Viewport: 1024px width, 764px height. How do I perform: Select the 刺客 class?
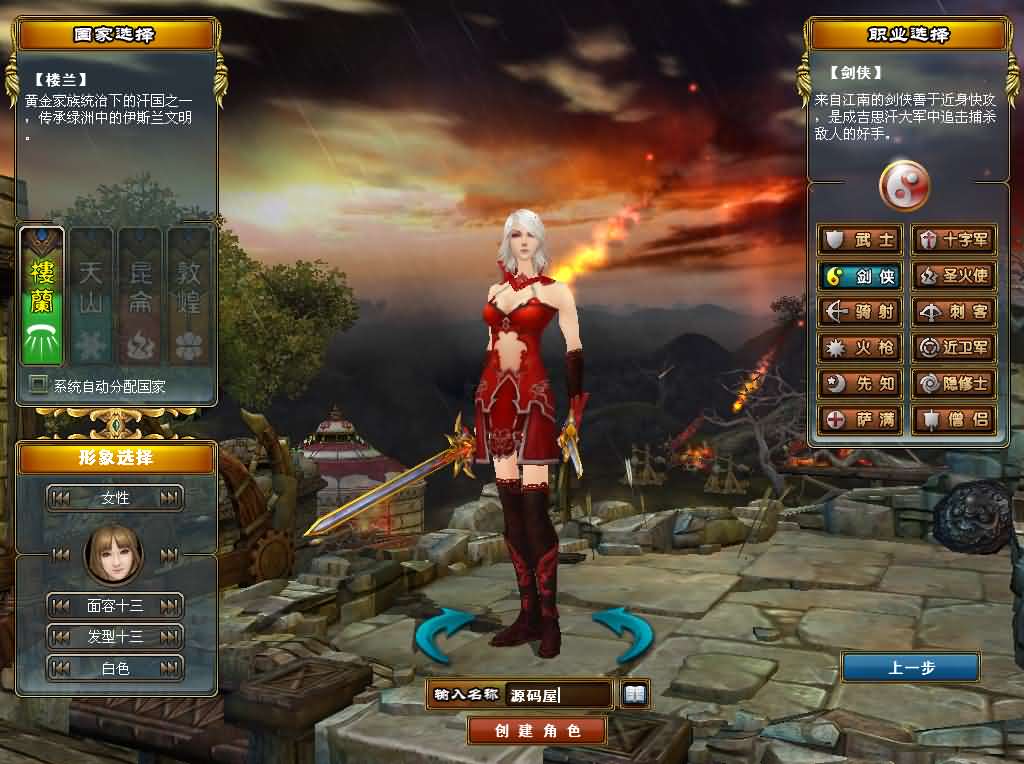click(954, 312)
